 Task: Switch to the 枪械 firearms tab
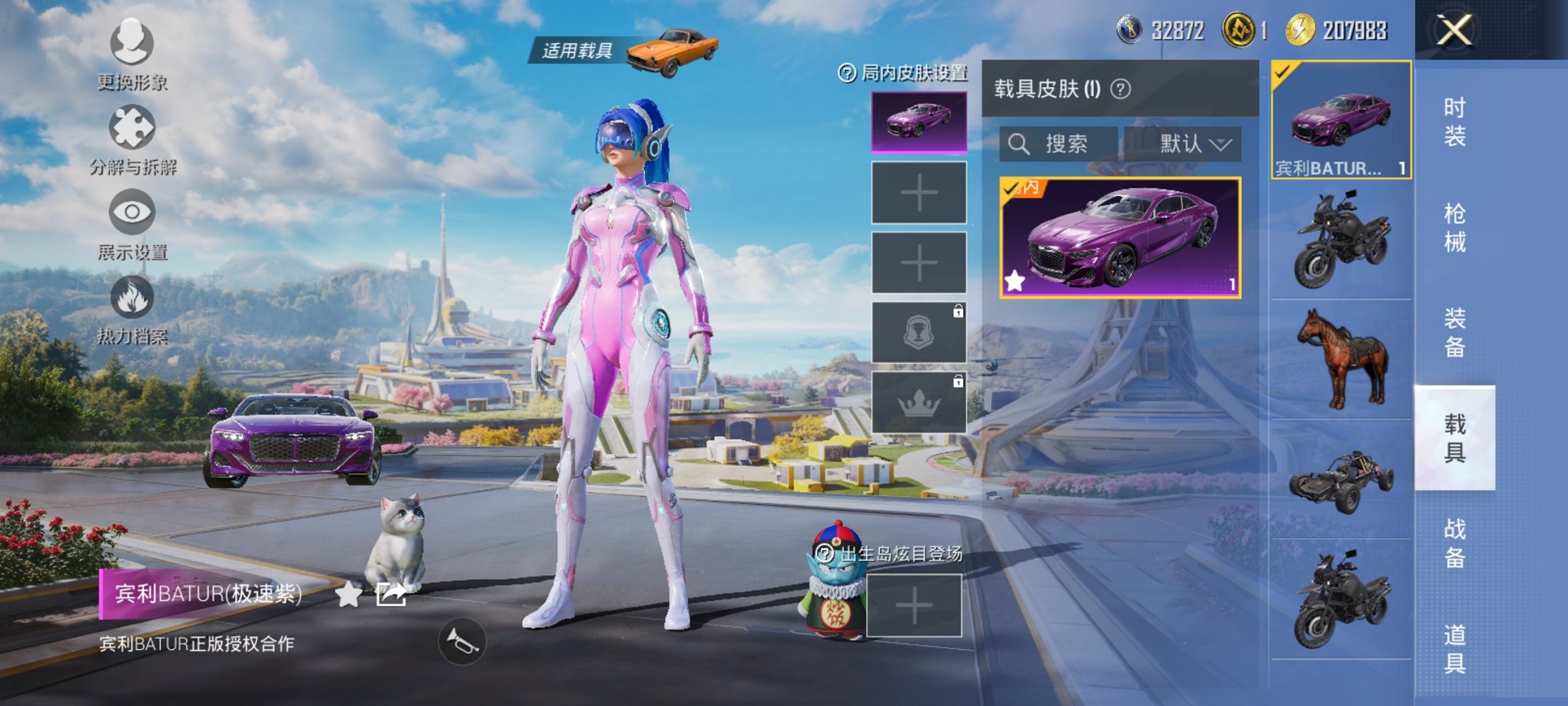pyautogui.click(x=1454, y=228)
